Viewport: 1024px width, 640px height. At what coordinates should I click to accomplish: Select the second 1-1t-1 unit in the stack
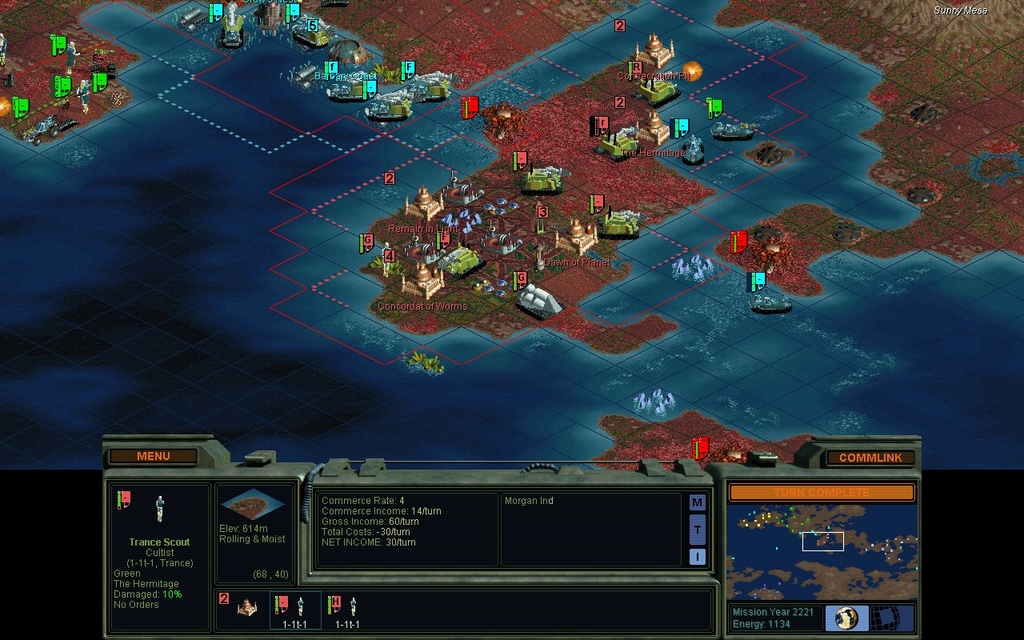coord(346,608)
